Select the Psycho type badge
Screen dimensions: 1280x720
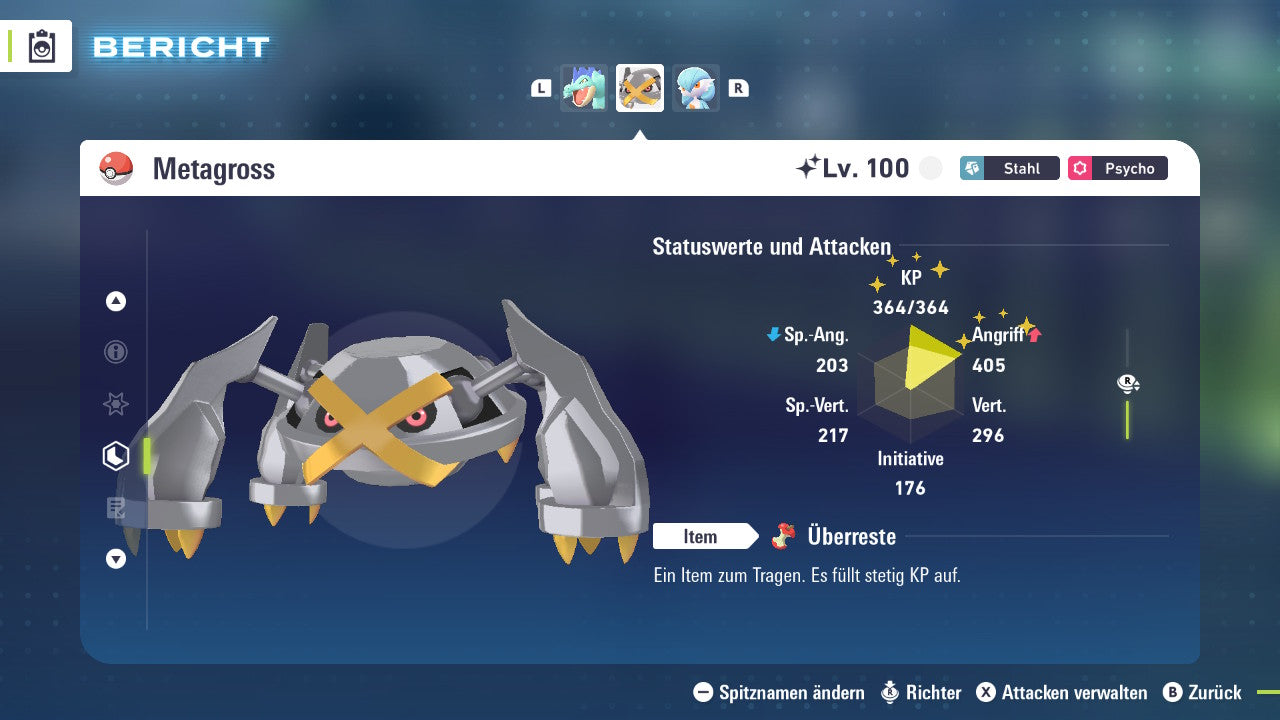coord(1117,168)
